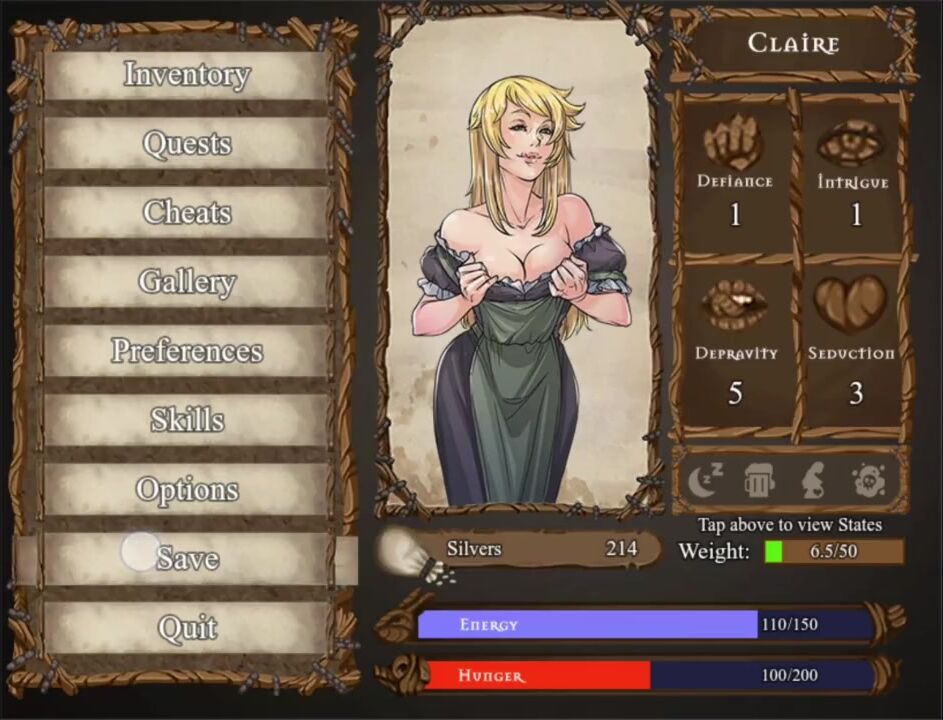This screenshot has width=943, height=720.
Task: Open the Options menu
Action: pos(186,490)
